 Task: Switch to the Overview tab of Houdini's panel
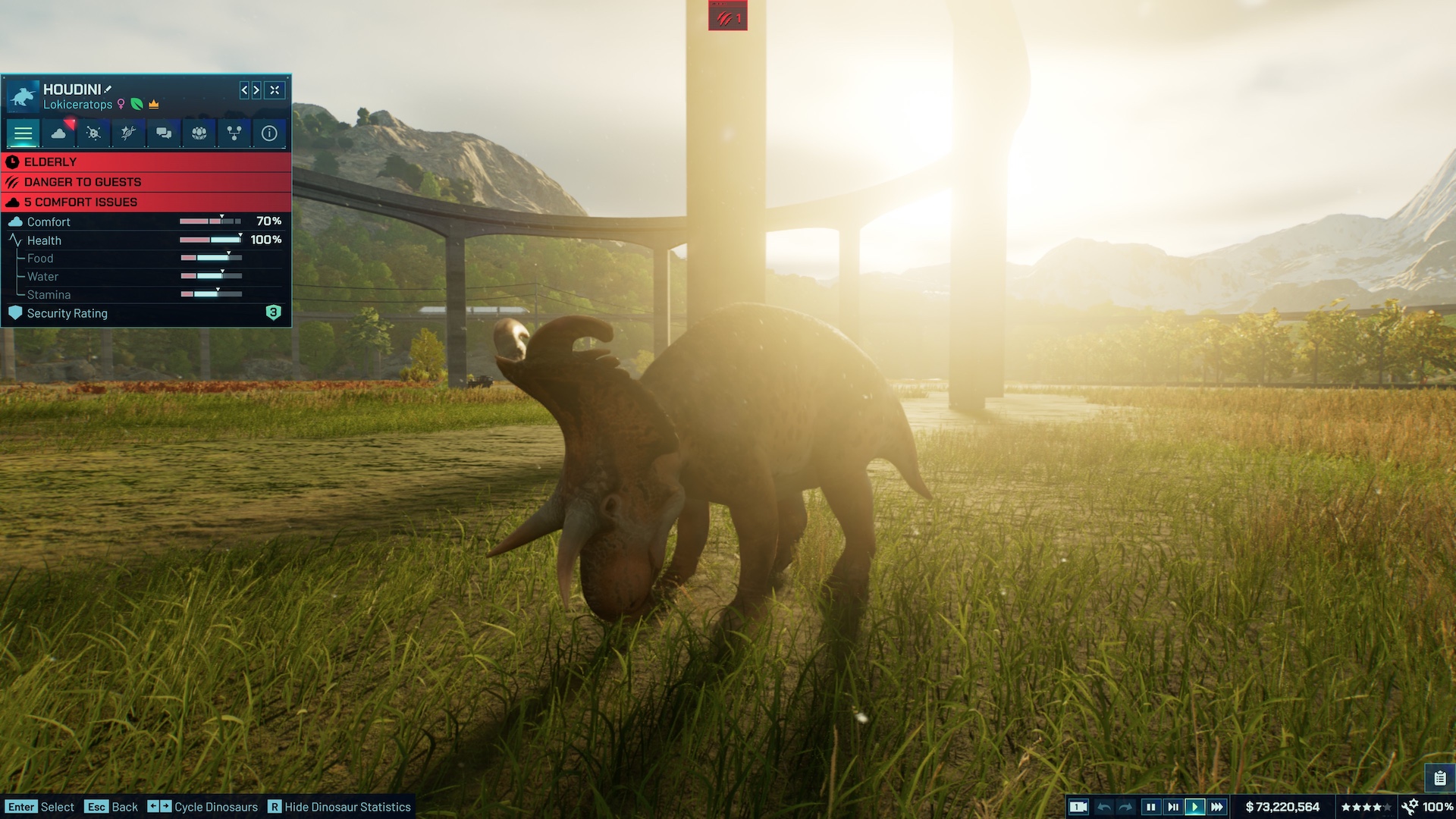click(24, 133)
